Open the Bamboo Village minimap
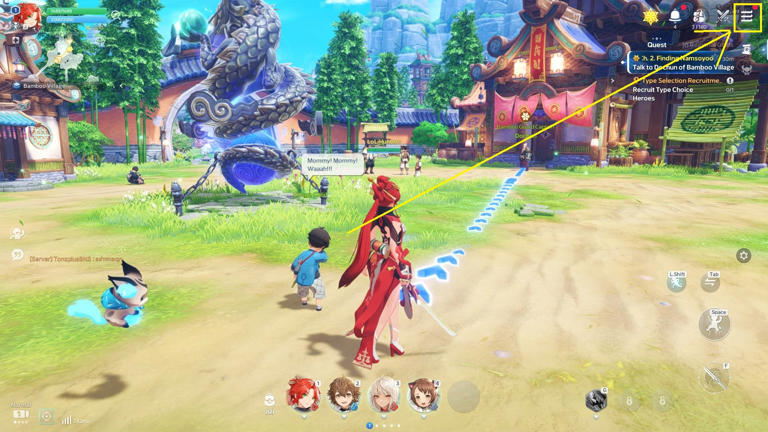Image resolution: width=768 pixels, height=432 pixels. (x=62, y=55)
